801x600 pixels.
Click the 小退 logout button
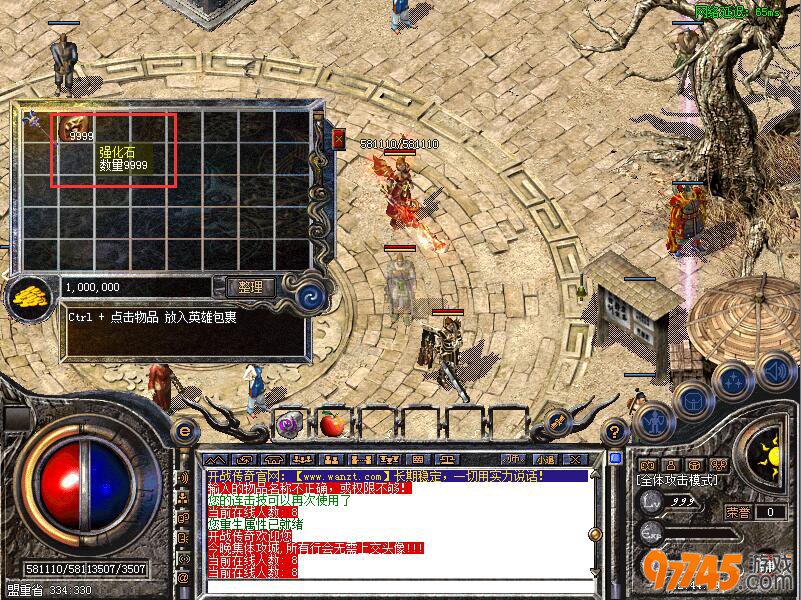tap(543, 459)
